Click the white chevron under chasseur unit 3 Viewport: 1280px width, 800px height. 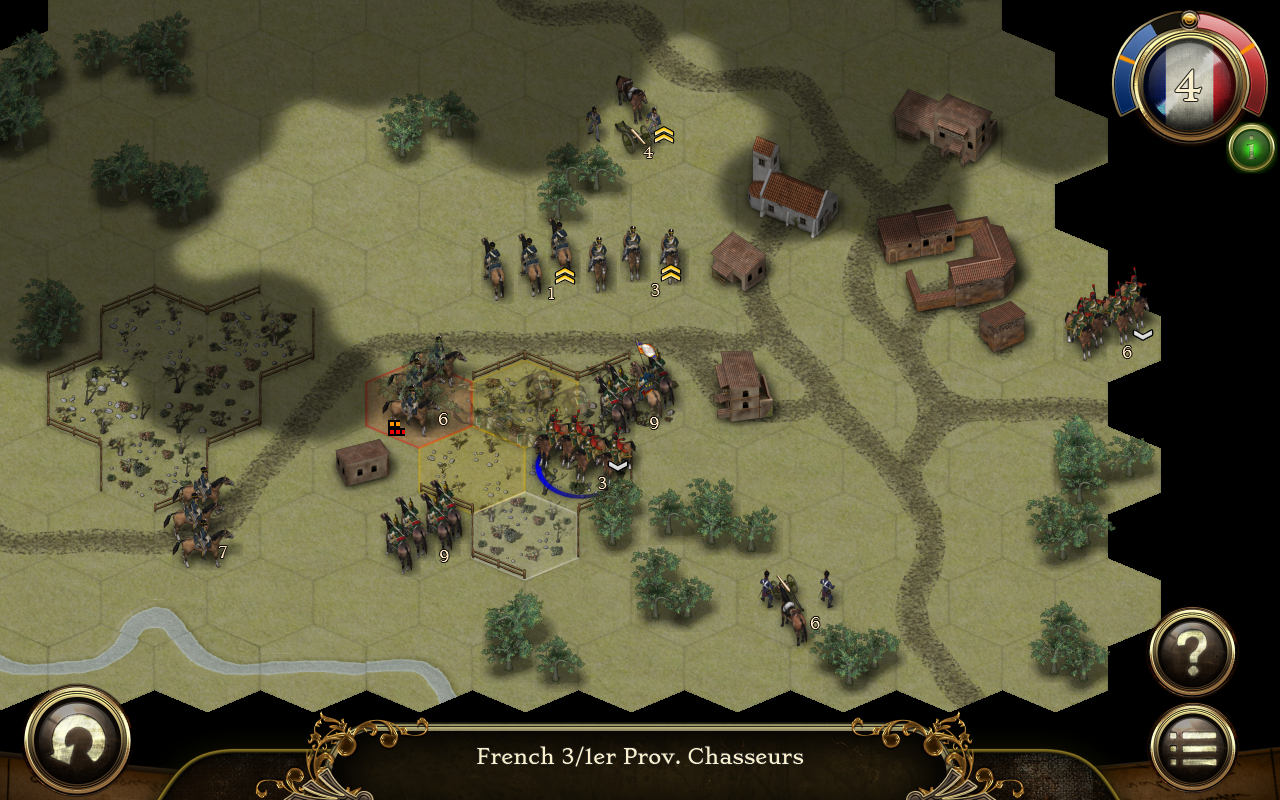620,464
